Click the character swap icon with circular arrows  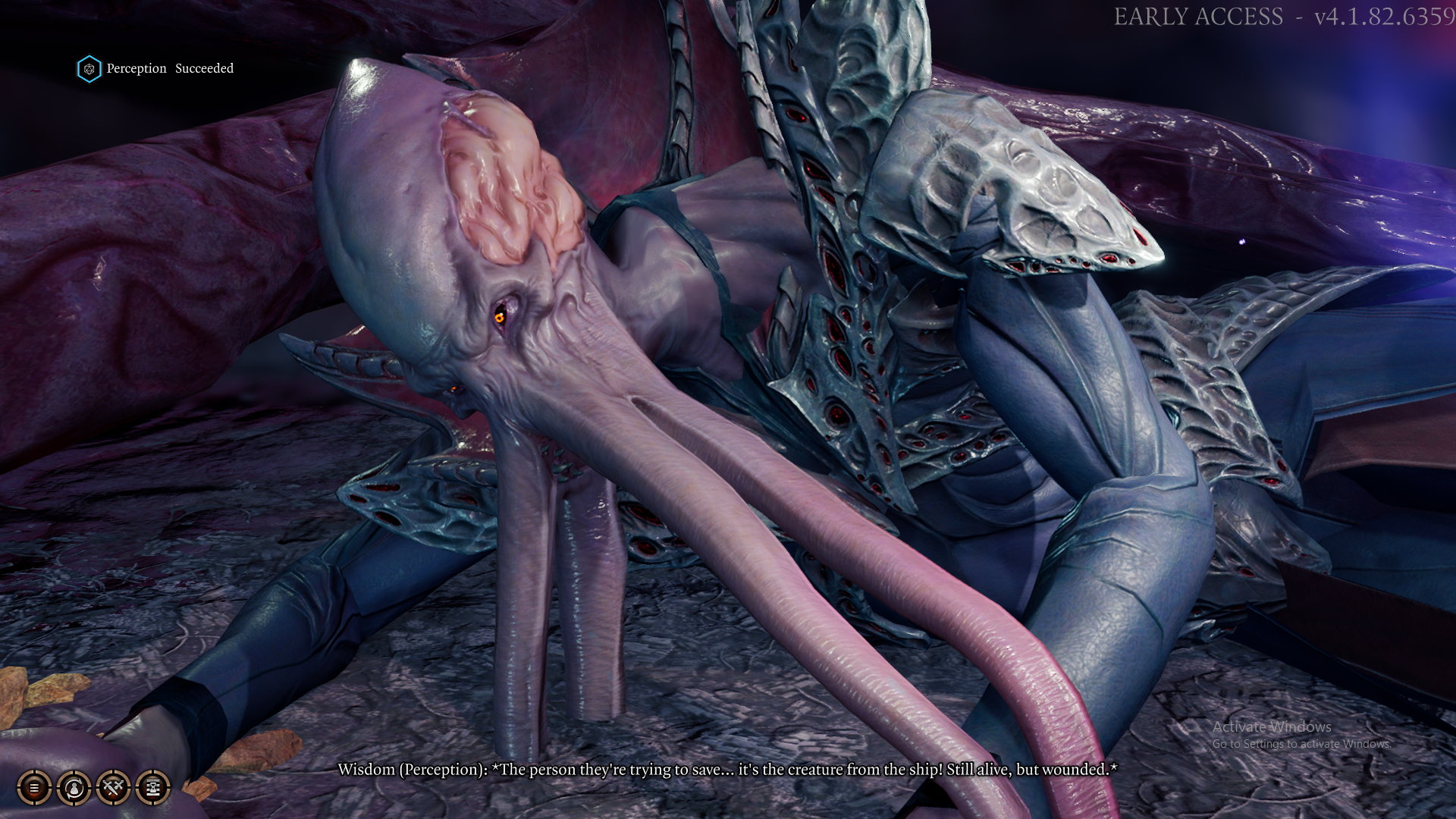tap(74, 788)
